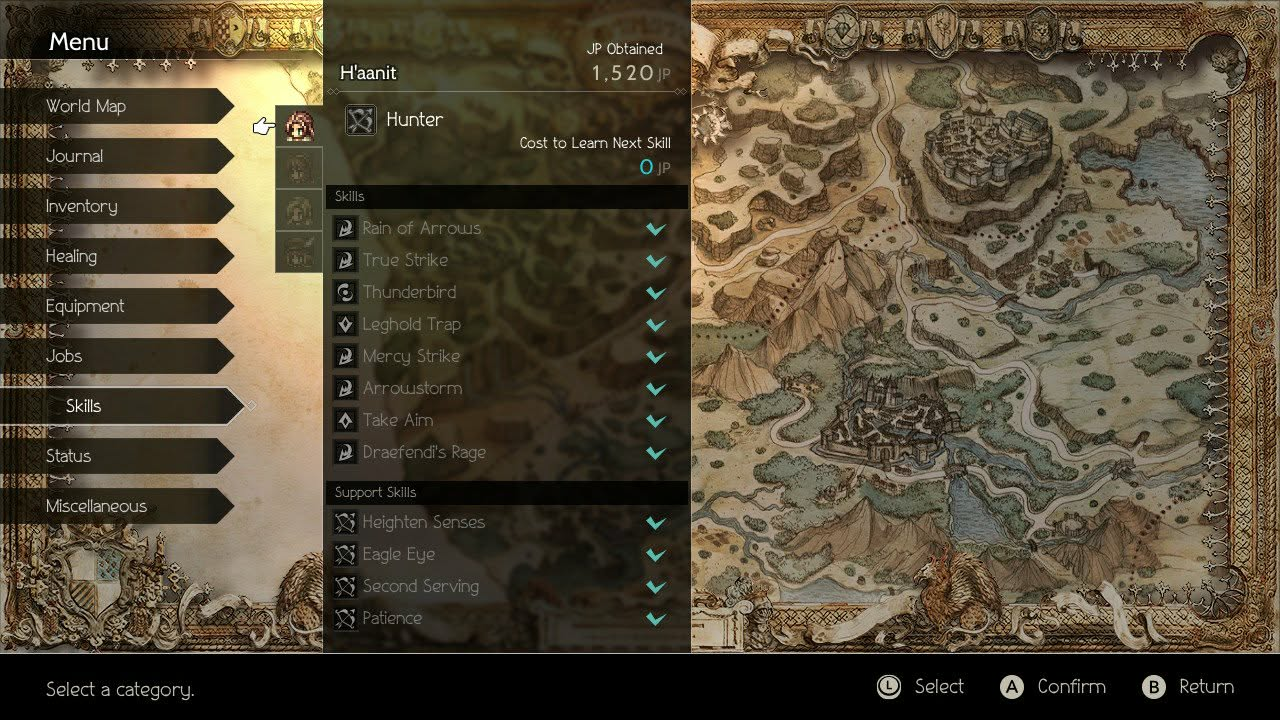Select Draefendi's Rage skill

point(424,452)
